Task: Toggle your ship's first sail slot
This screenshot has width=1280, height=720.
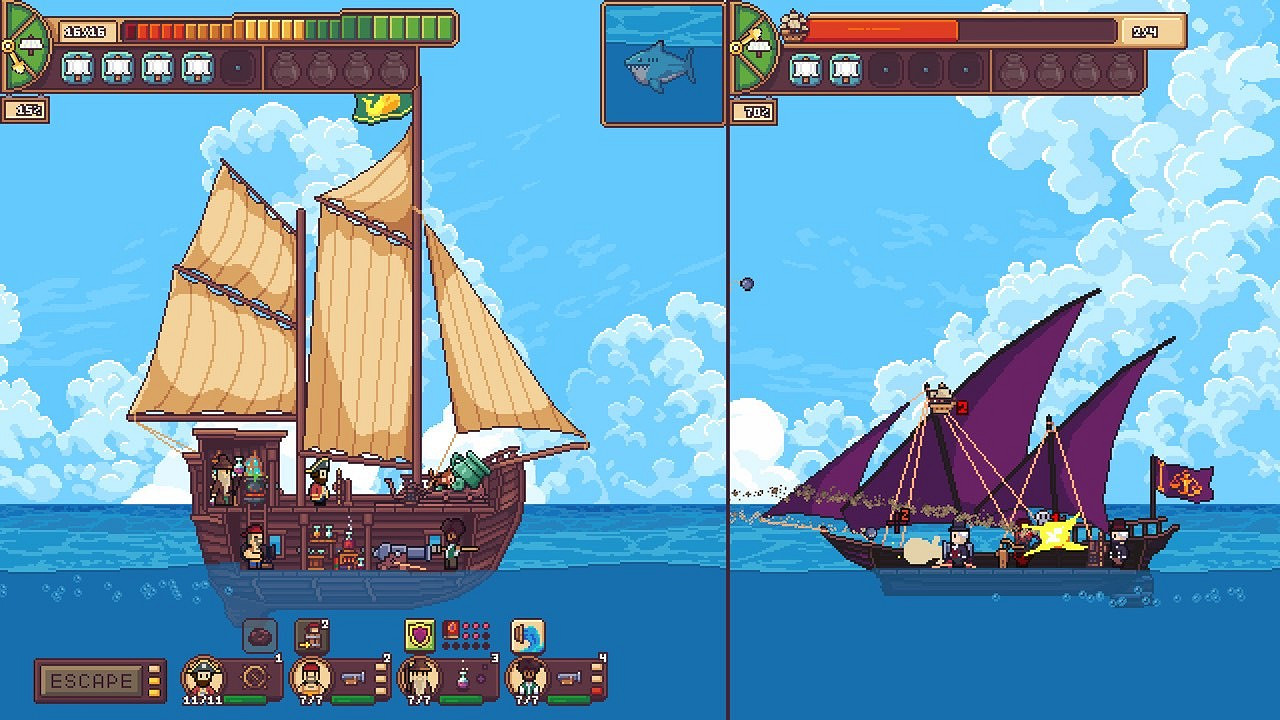Action: click(78, 69)
